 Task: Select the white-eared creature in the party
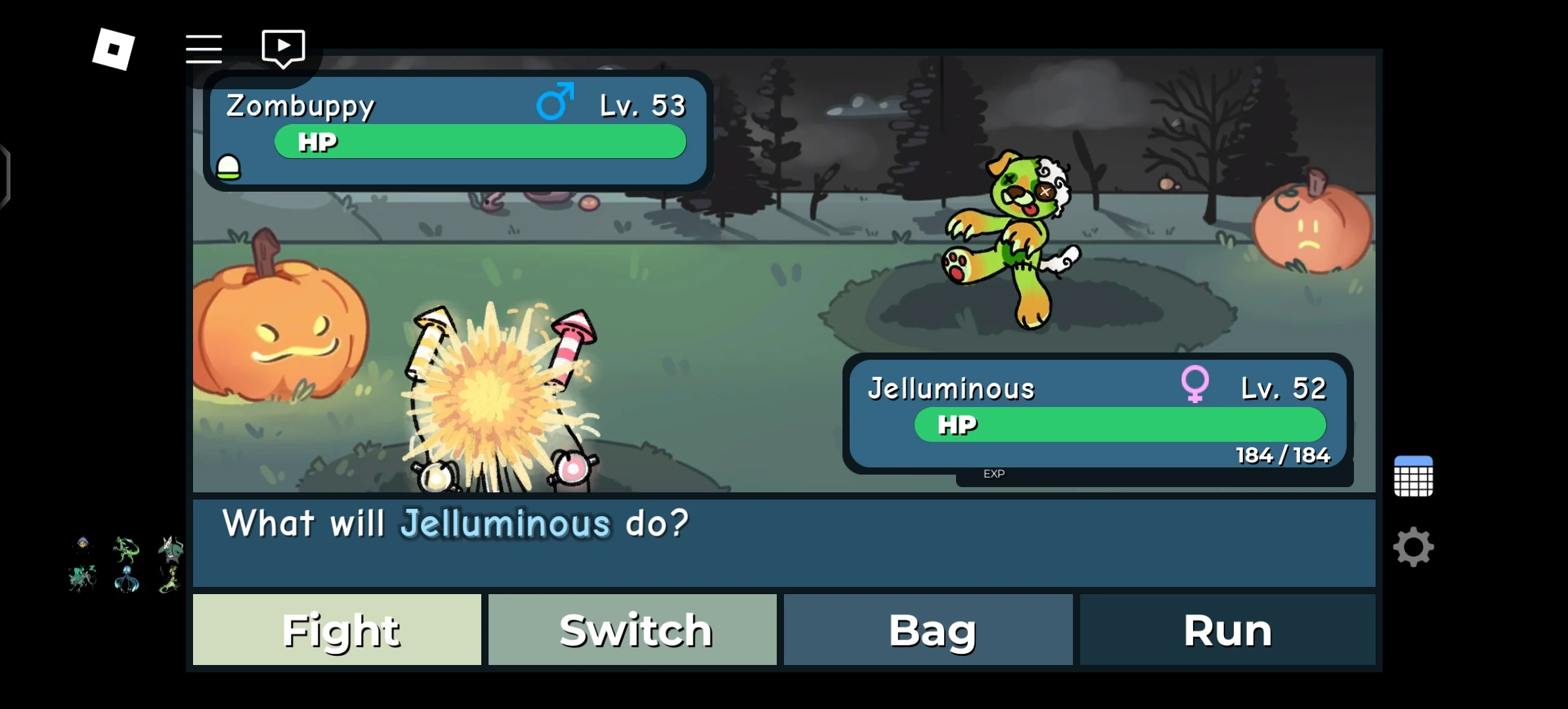[x=171, y=550]
